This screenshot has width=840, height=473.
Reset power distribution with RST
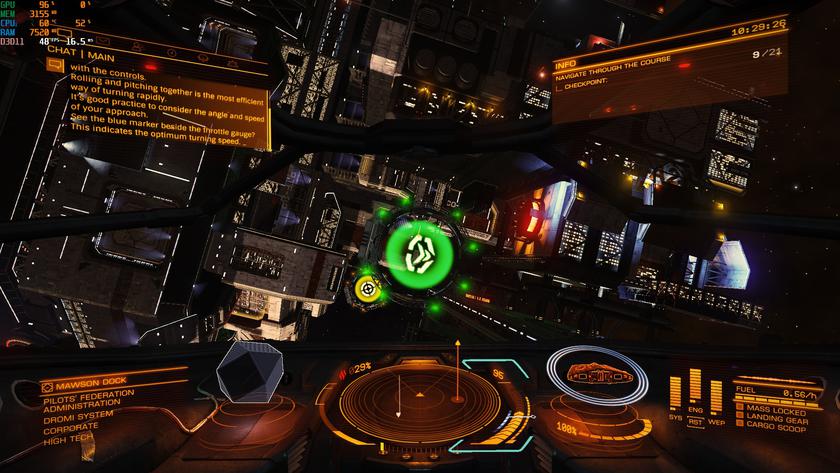pyautogui.click(x=695, y=422)
